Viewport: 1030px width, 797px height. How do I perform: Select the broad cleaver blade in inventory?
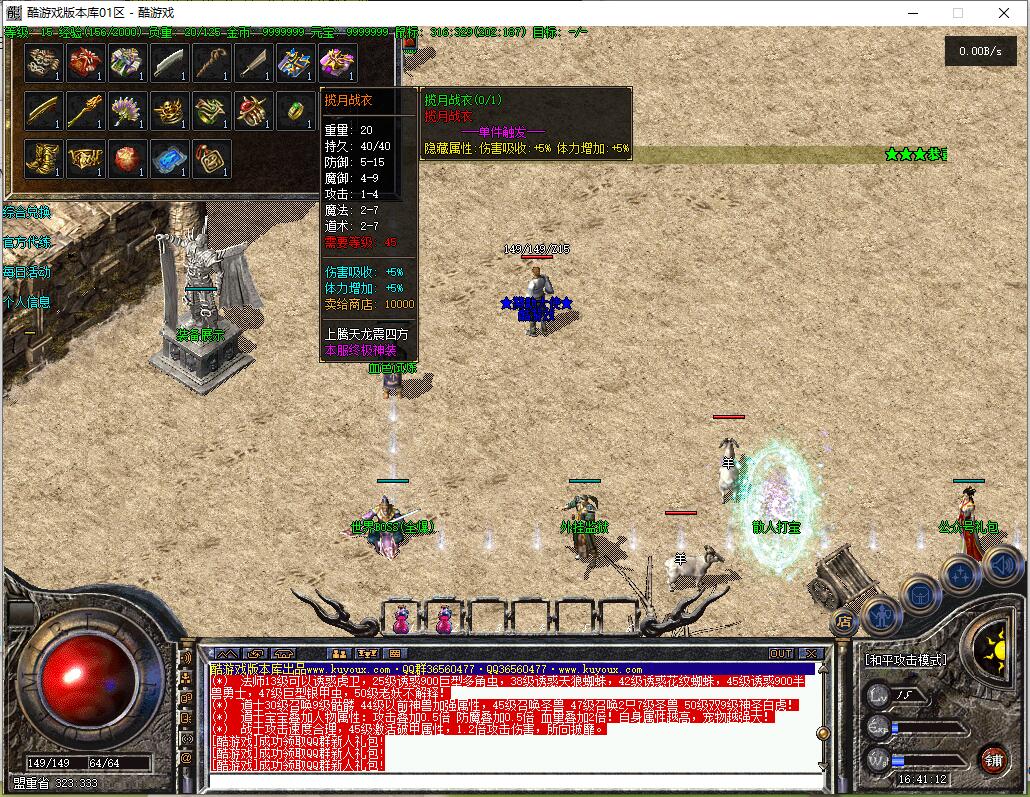(x=169, y=63)
